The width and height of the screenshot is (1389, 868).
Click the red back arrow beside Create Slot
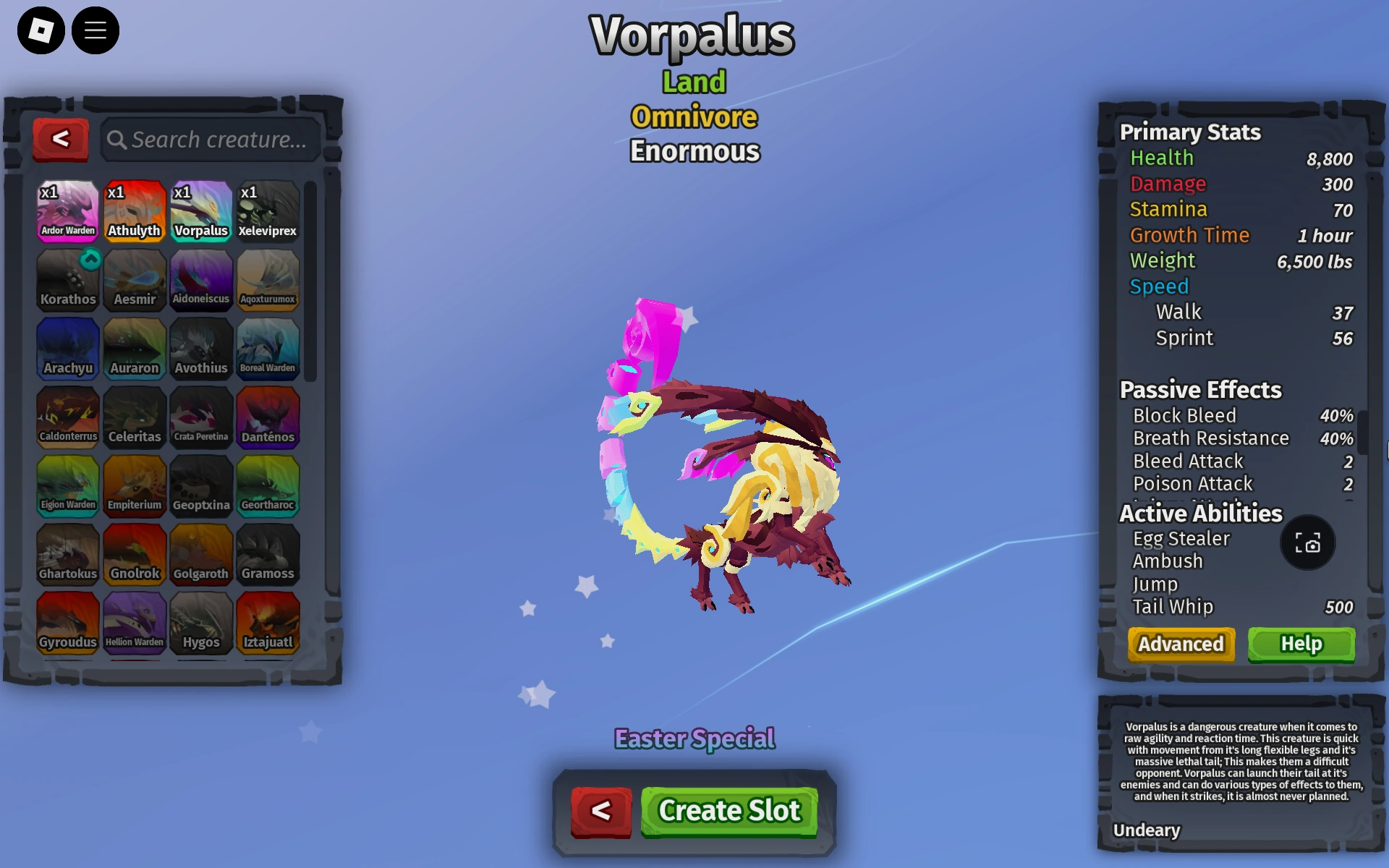(601, 811)
